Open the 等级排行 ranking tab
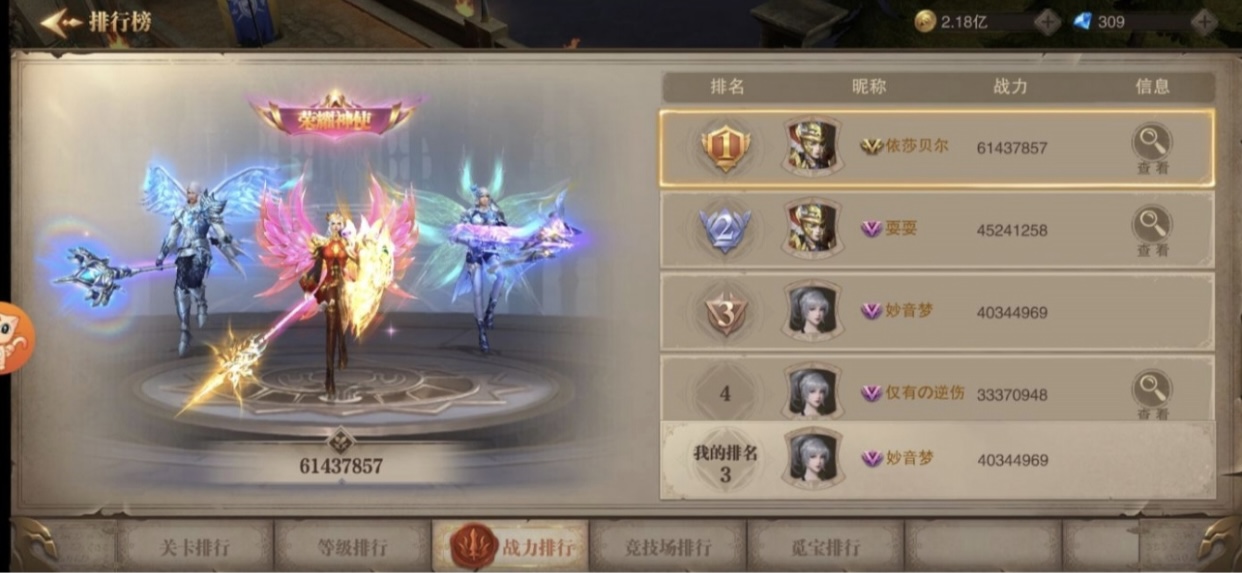Image resolution: width=1242 pixels, height=573 pixels. pyautogui.click(x=351, y=547)
